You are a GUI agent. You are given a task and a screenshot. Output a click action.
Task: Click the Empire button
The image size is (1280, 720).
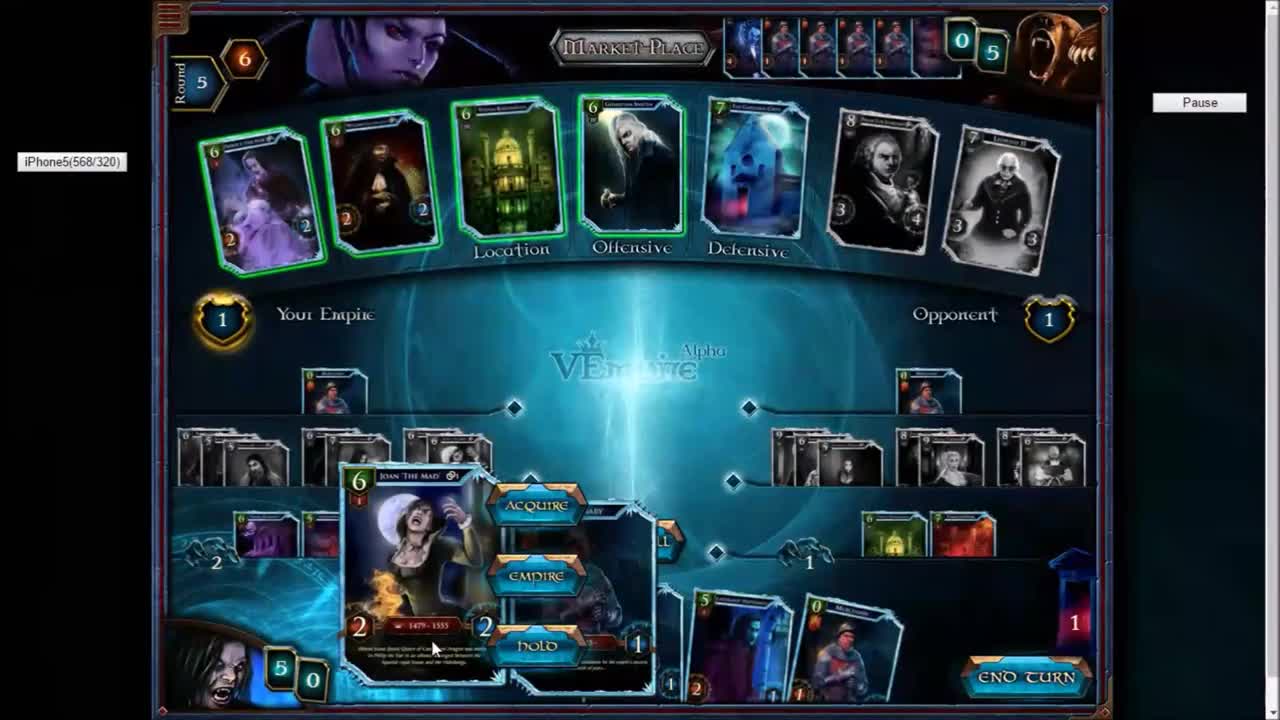pos(536,577)
